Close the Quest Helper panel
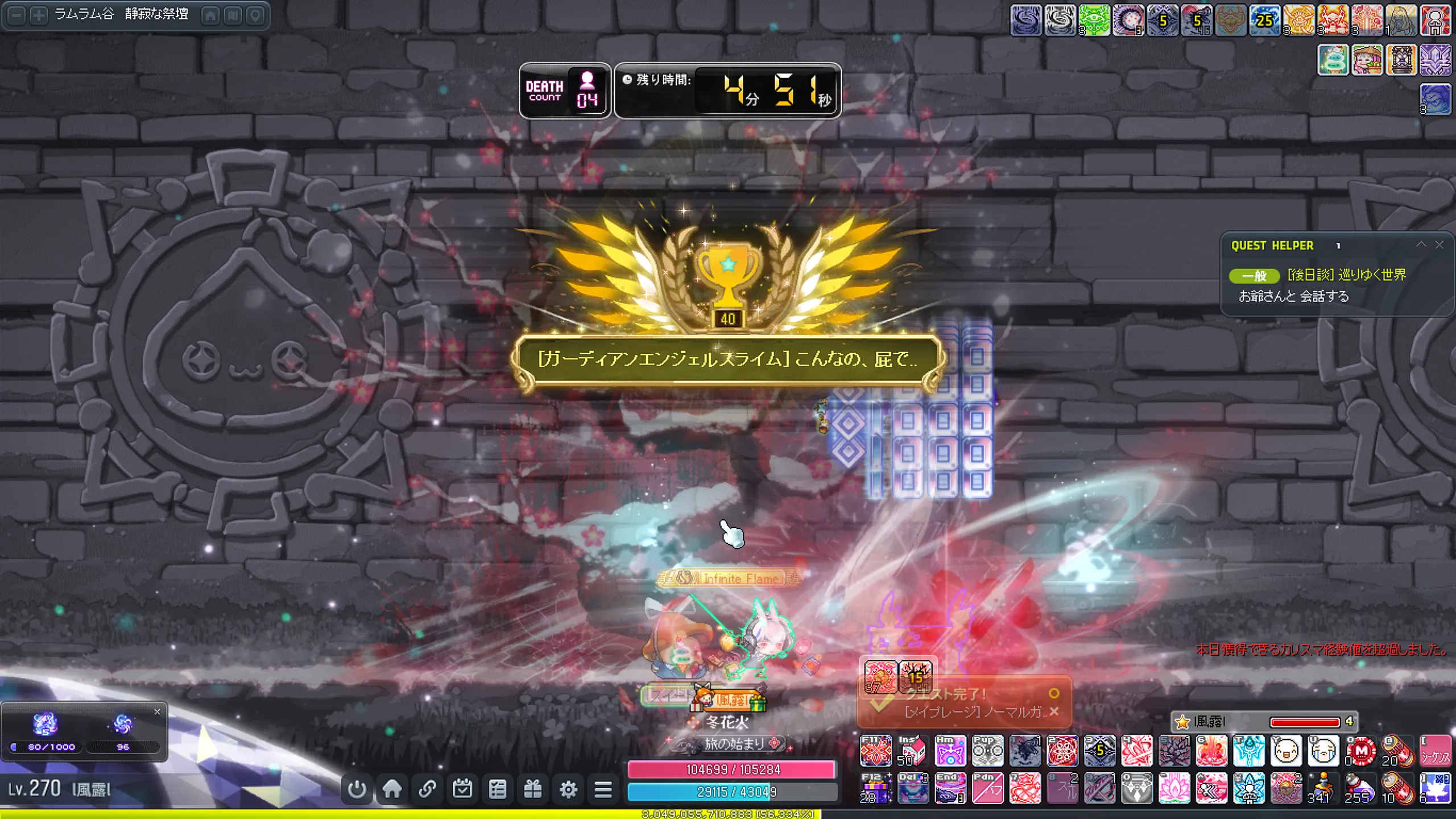 (x=1440, y=245)
